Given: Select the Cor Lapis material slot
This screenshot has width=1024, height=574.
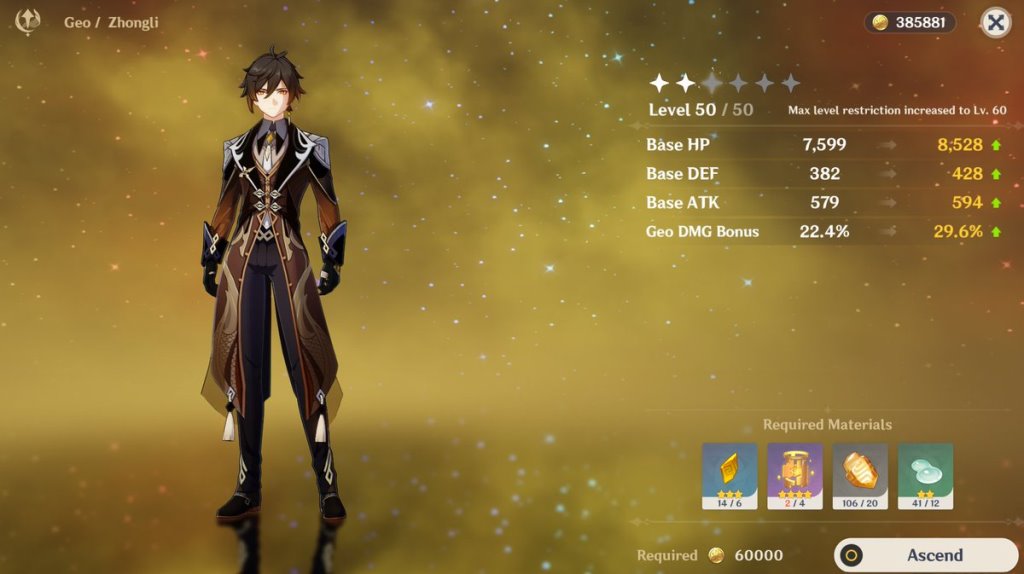Looking at the screenshot, I should tap(860, 476).
